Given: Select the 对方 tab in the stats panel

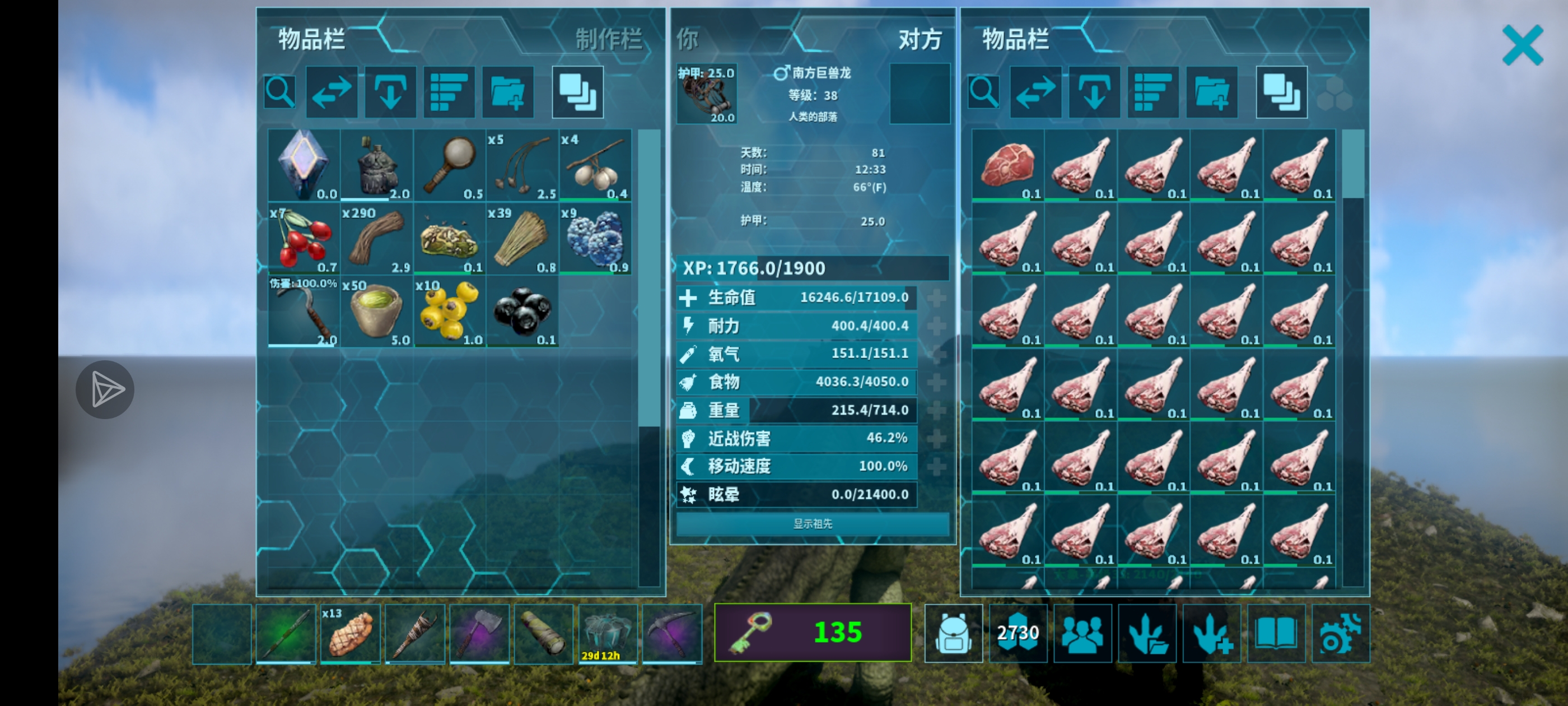Looking at the screenshot, I should click(x=919, y=40).
